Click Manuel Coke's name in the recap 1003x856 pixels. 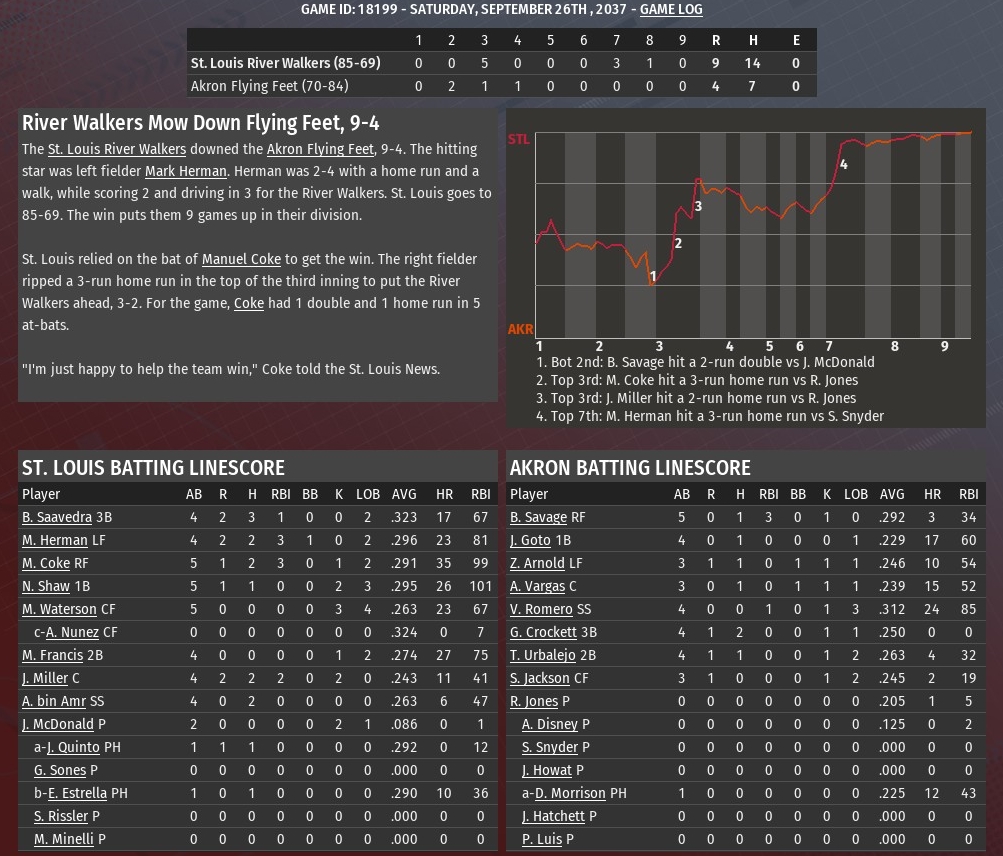coord(241,259)
